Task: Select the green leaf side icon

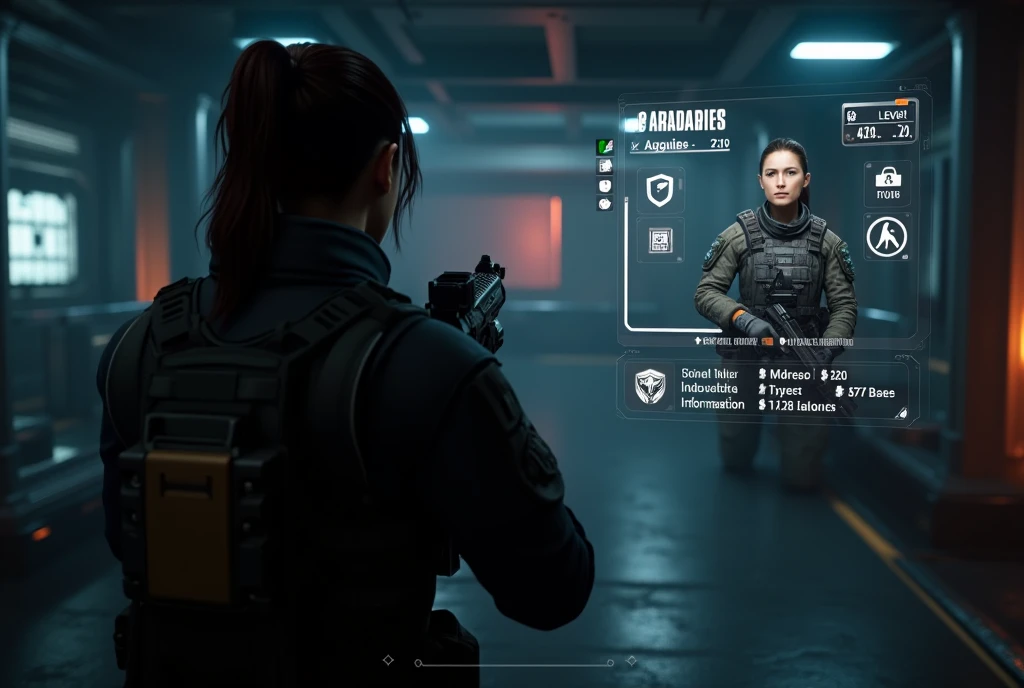Action: 605,147
